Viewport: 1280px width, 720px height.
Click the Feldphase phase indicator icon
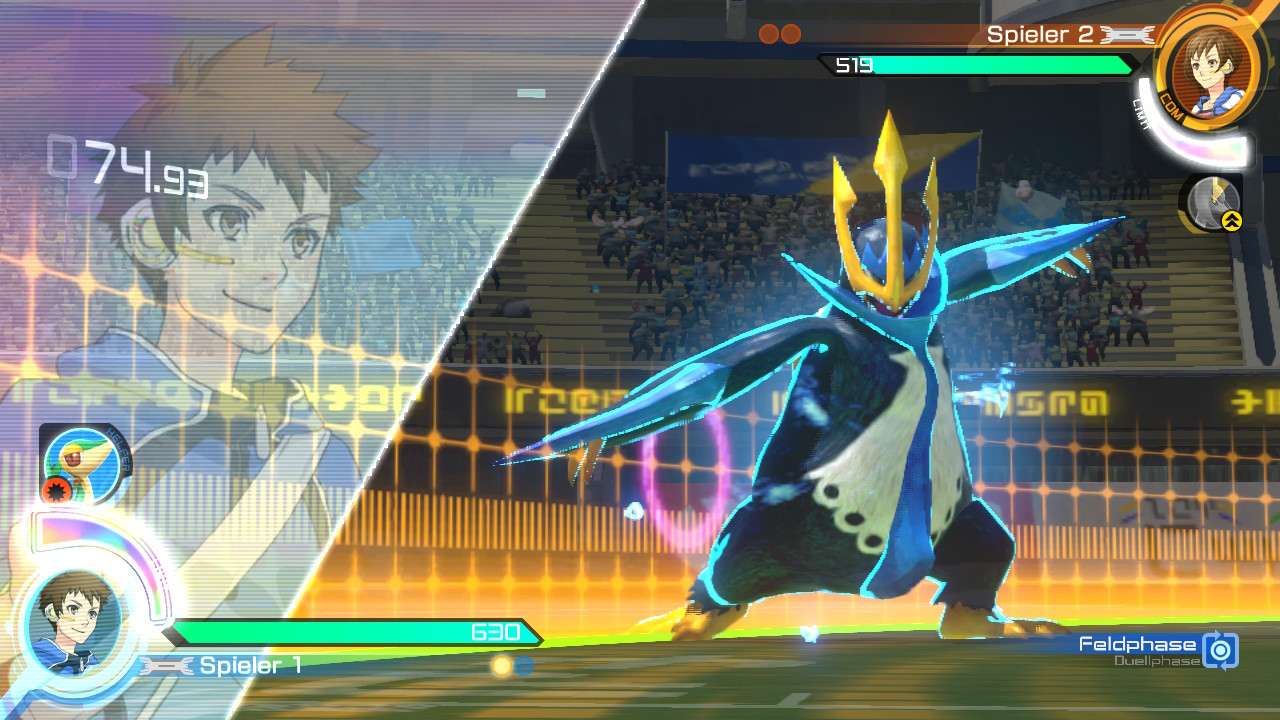1220,650
